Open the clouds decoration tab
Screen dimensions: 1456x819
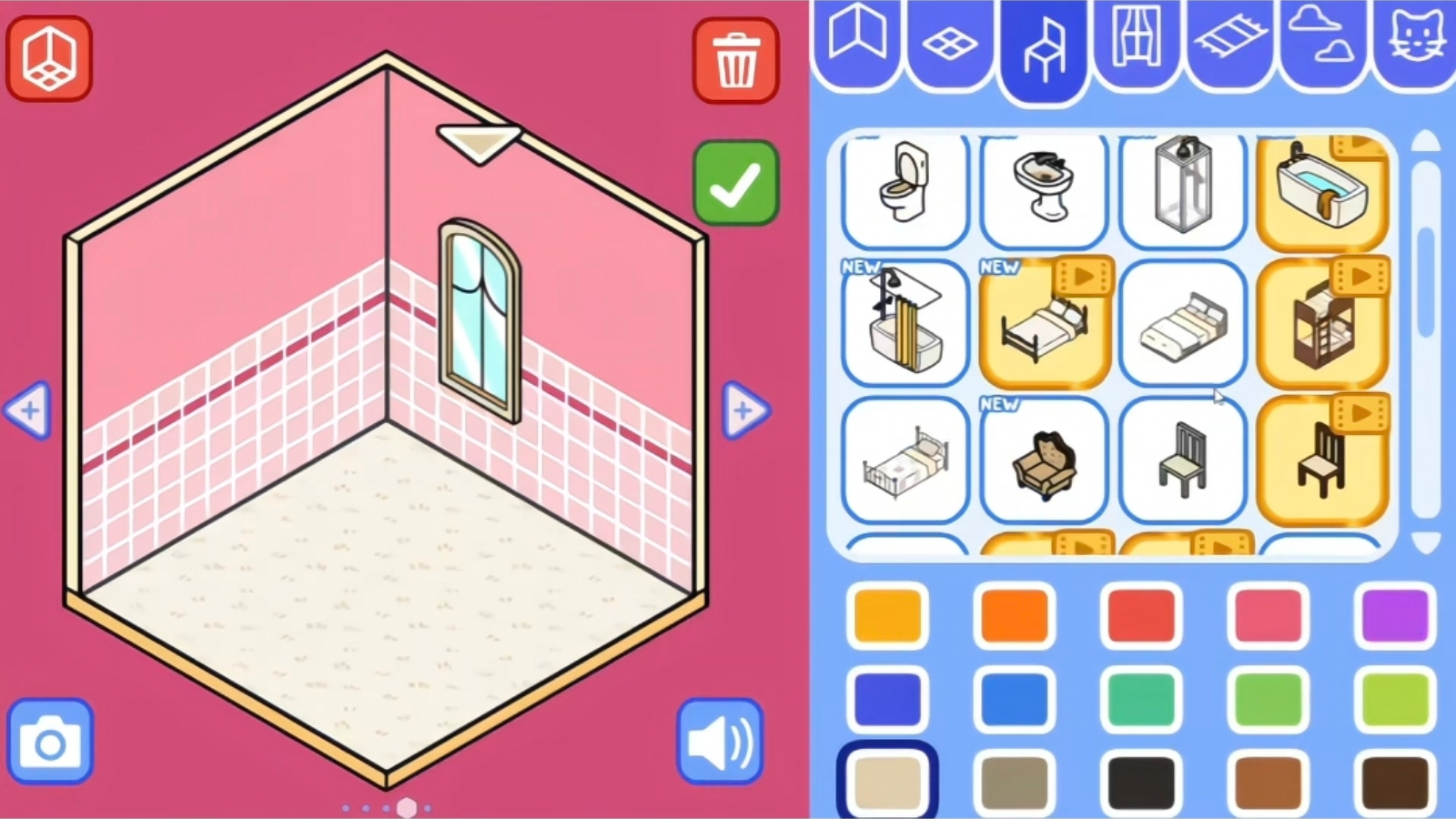pos(1321,41)
